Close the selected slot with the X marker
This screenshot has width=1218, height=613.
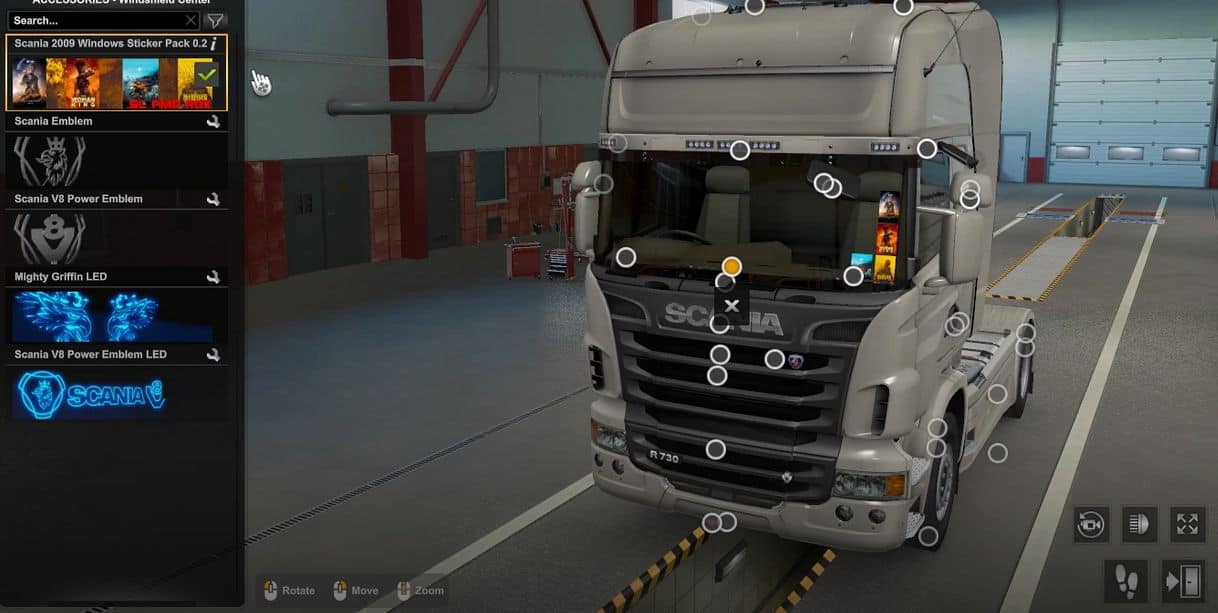[x=732, y=306]
